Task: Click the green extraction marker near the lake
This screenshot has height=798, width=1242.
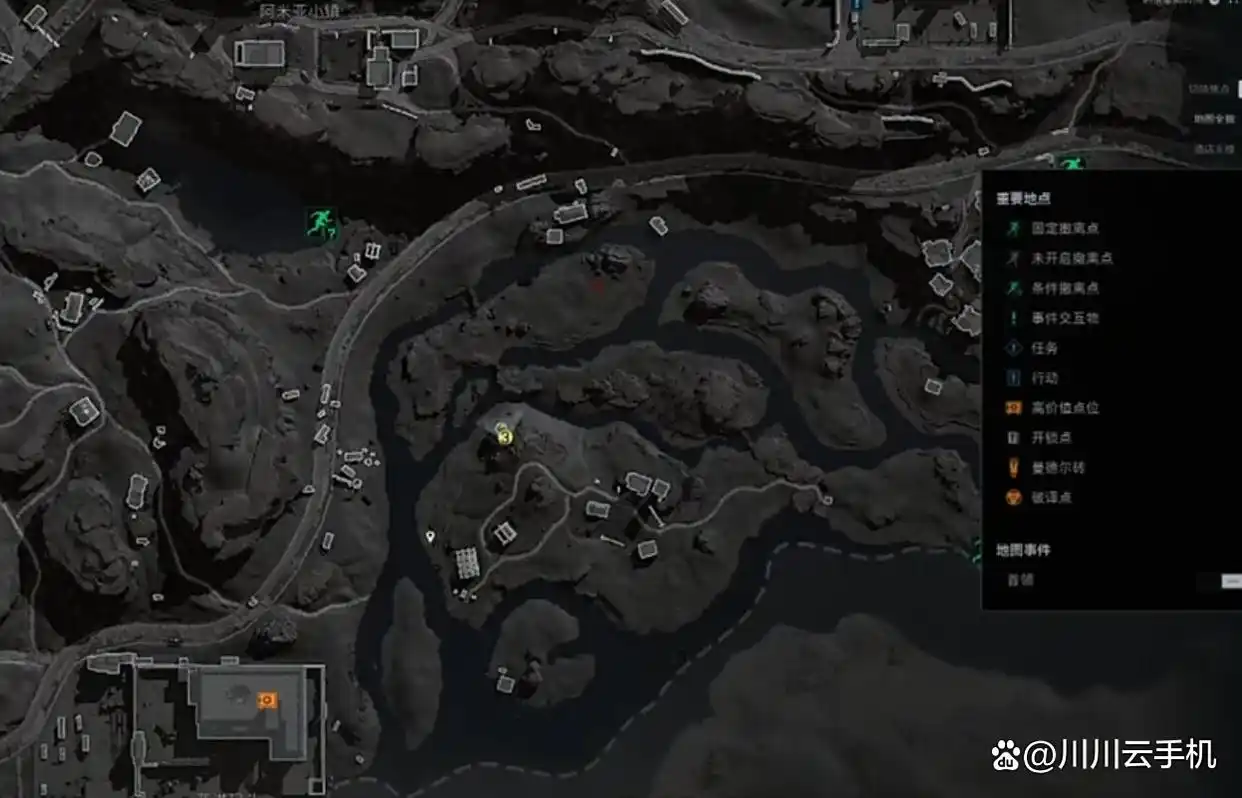Action: tap(321, 223)
